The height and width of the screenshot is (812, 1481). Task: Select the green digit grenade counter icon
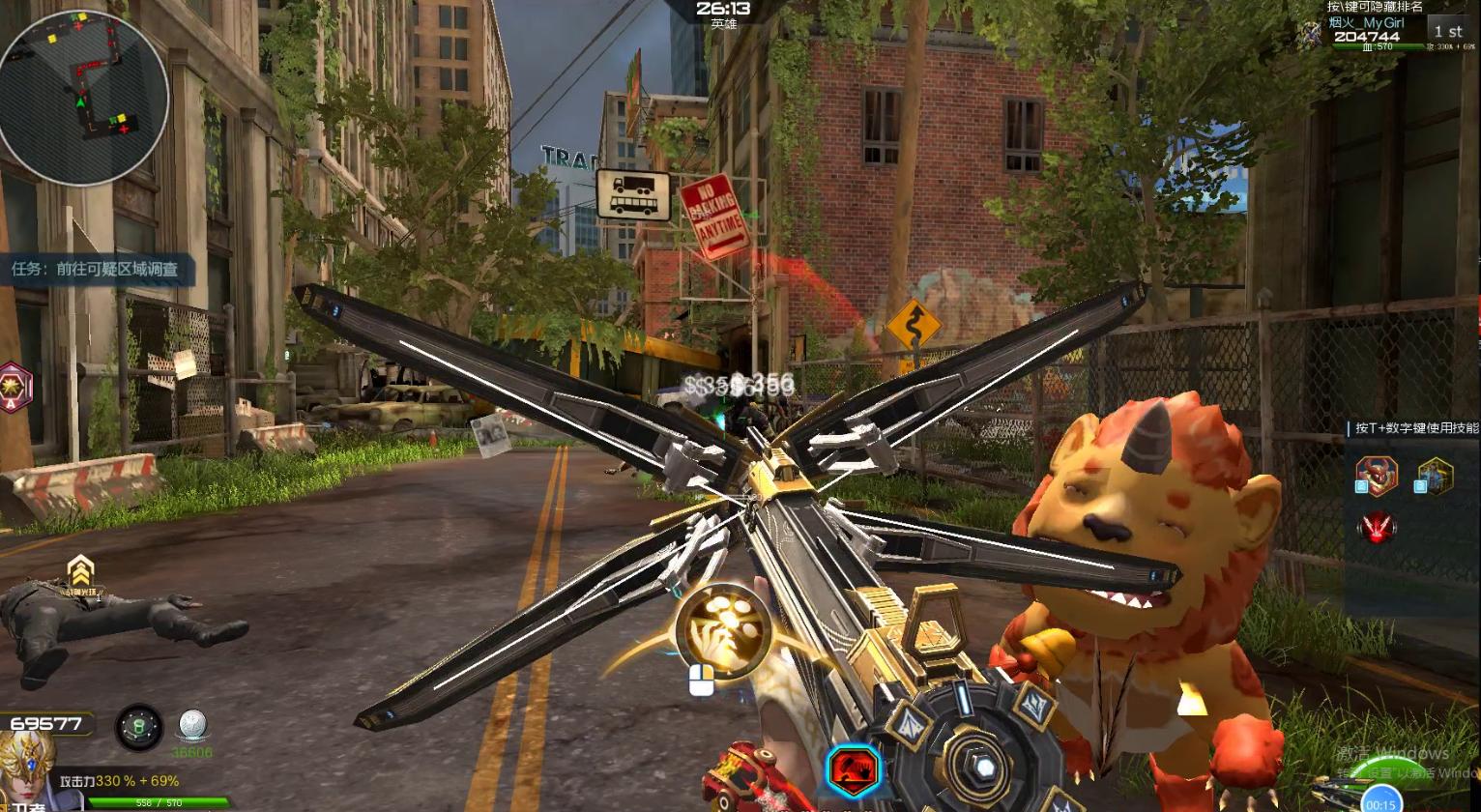[139, 726]
